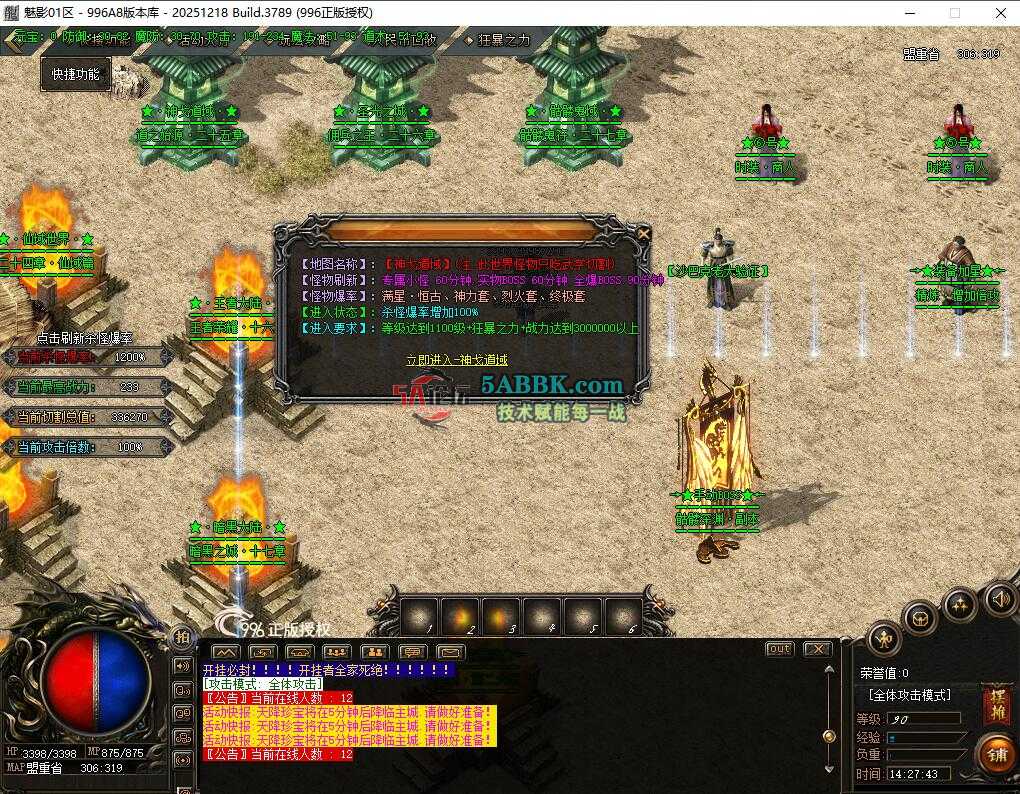Open the character figure round icon
The height and width of the screenshot is (794, 1020).
point(883,637)
